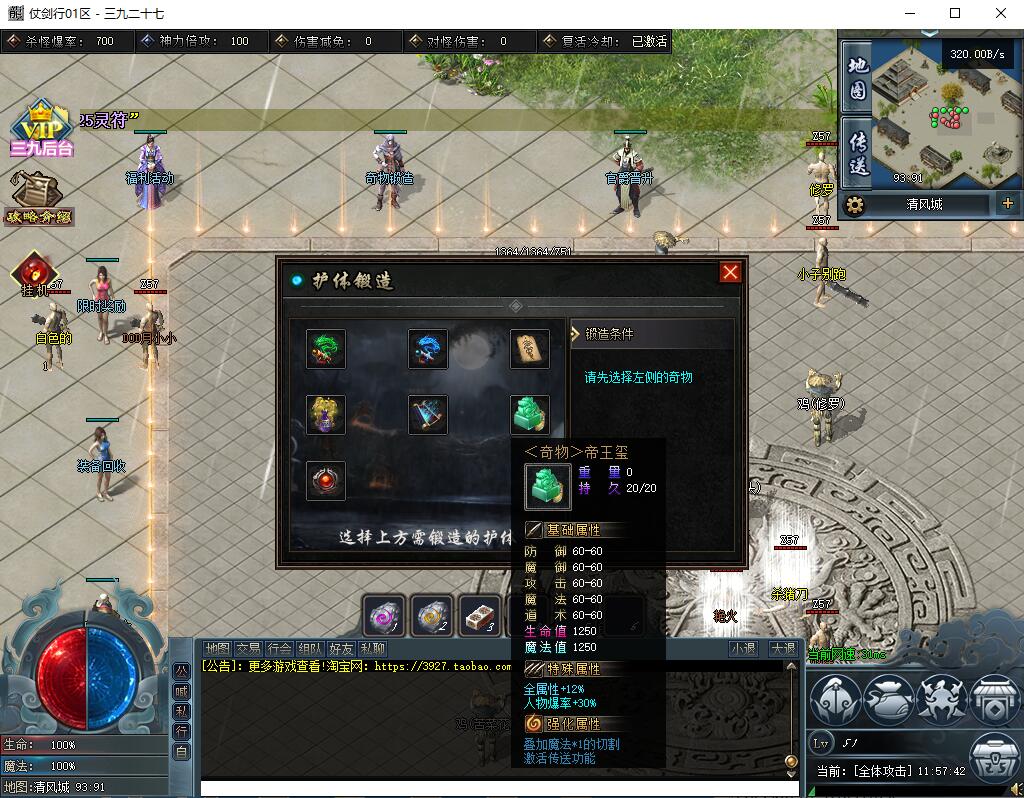This screenshot has width=1024, height=798.
Task: Select the purple potion bottle relic
Action: (326, 415)
